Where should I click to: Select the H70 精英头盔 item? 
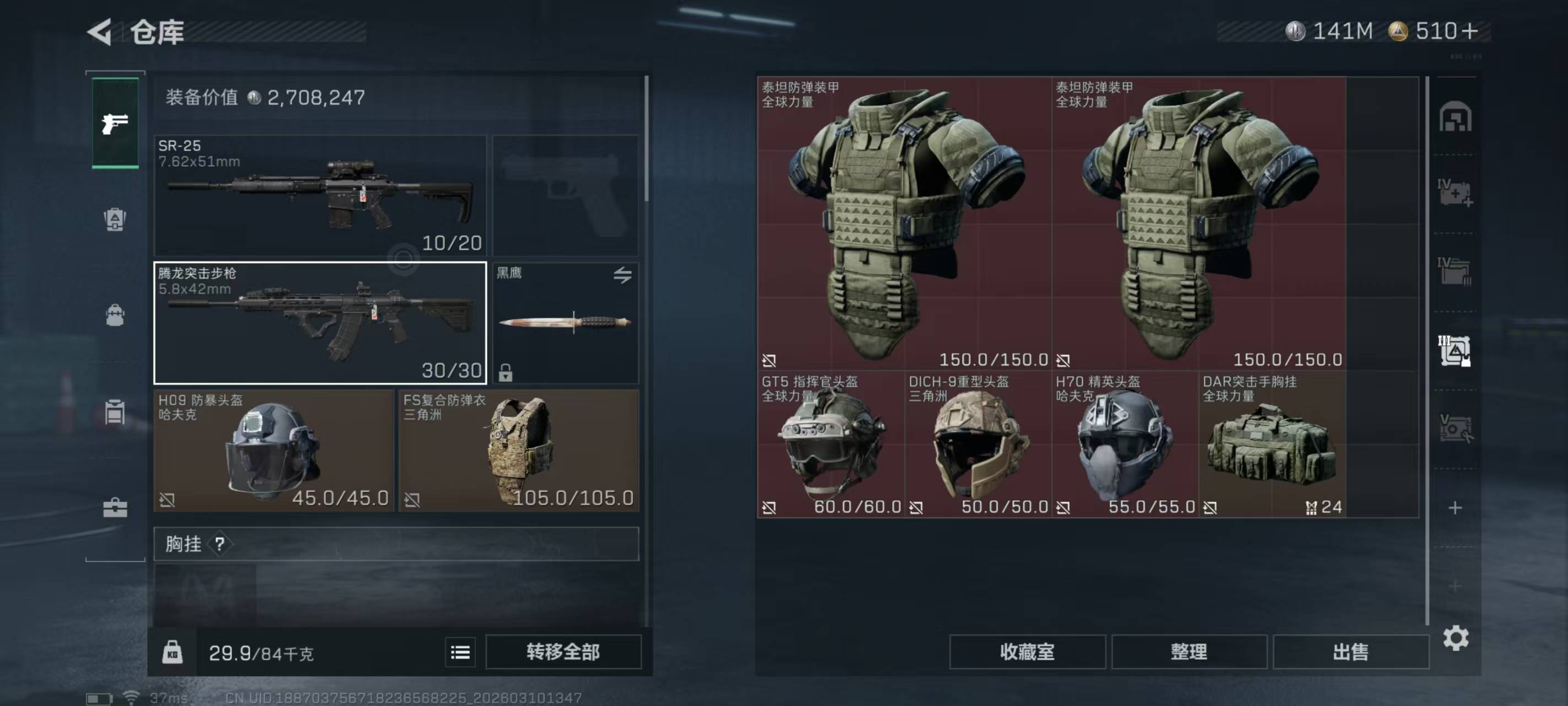click(1124, 445)
